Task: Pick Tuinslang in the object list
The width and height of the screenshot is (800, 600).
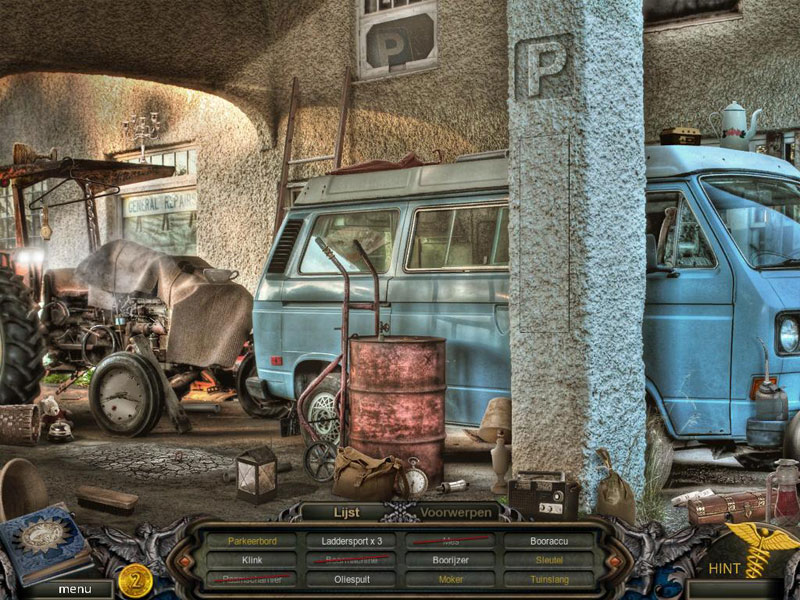Action: 550,579
